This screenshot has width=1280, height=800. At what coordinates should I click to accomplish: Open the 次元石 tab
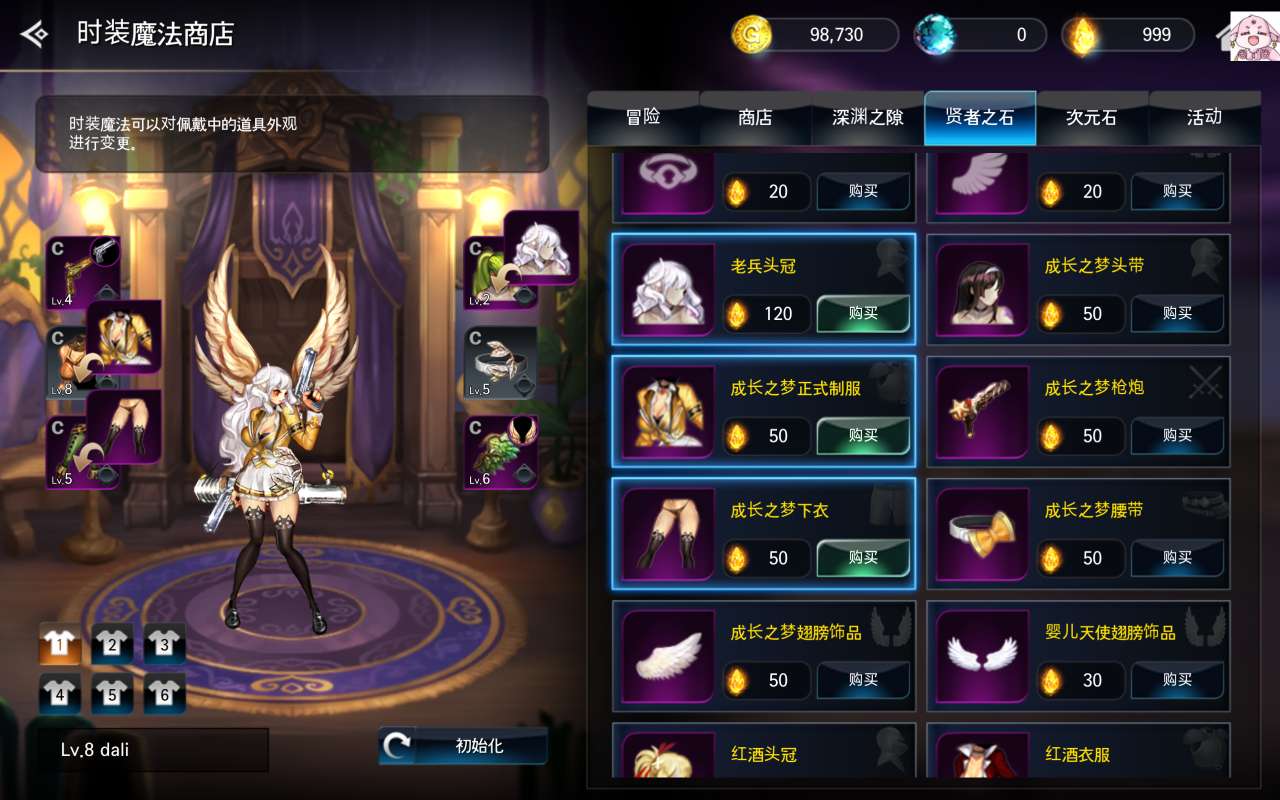click(x=1092, y=117)
